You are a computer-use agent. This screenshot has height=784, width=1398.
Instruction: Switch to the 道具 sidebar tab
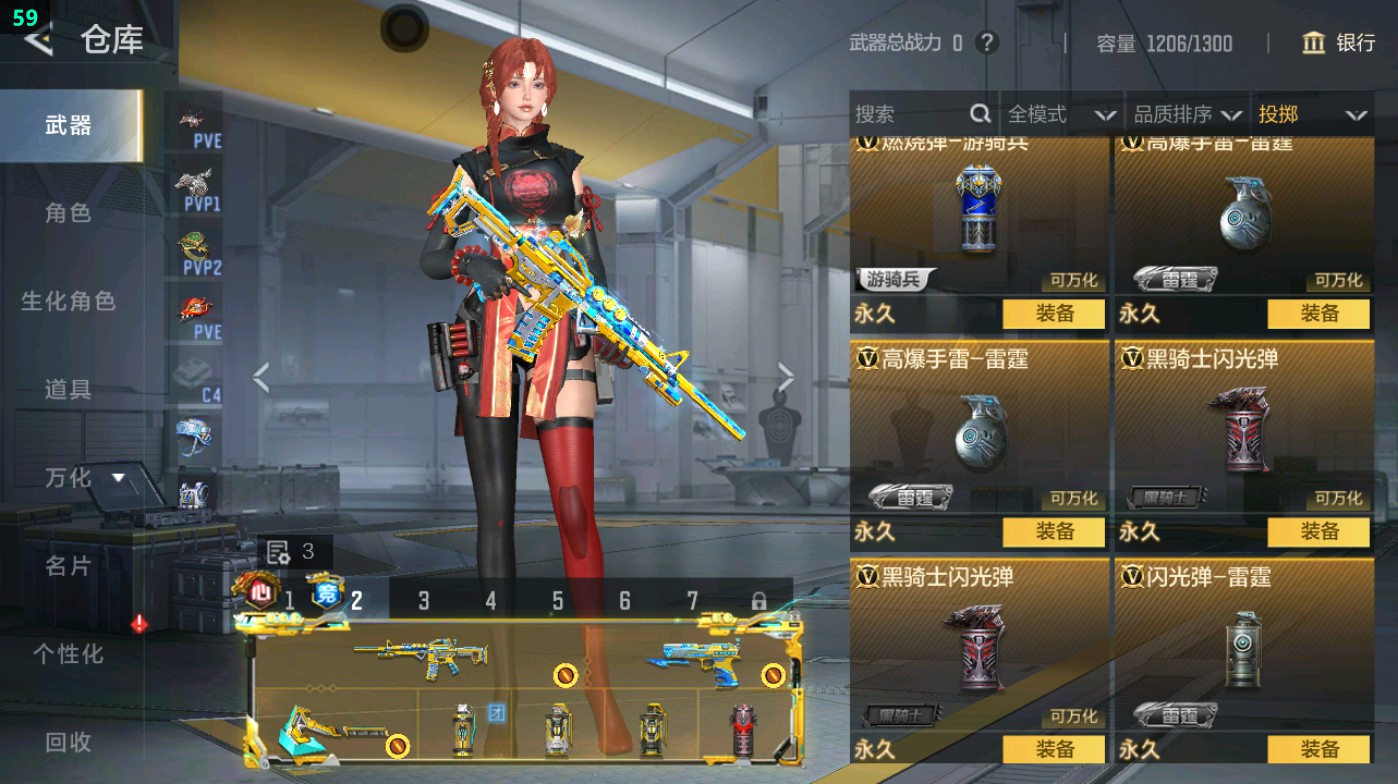(x=67, y=390)
